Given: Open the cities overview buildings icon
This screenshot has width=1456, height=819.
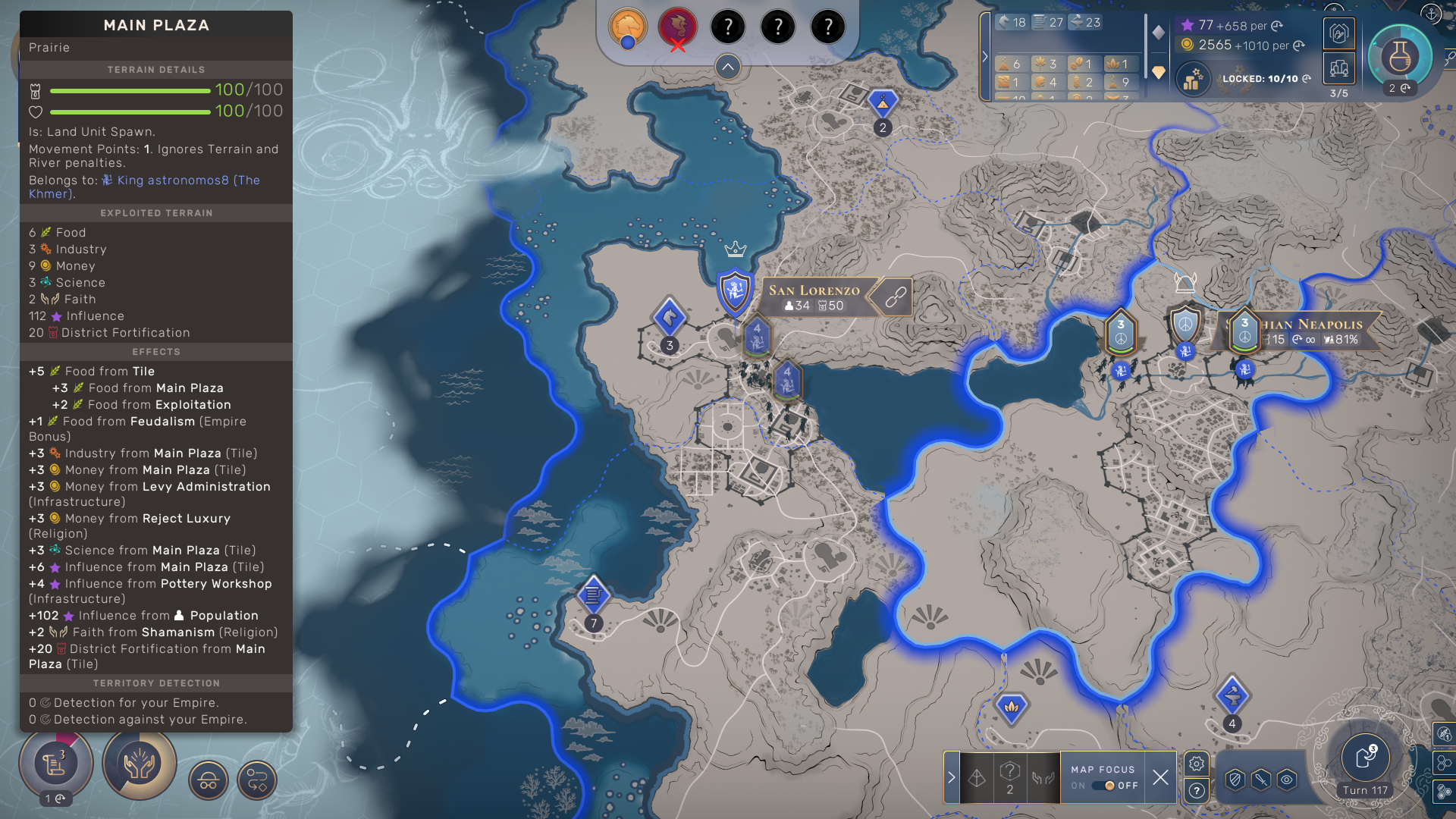Looking at the screenshot, I should (1339, 69).
